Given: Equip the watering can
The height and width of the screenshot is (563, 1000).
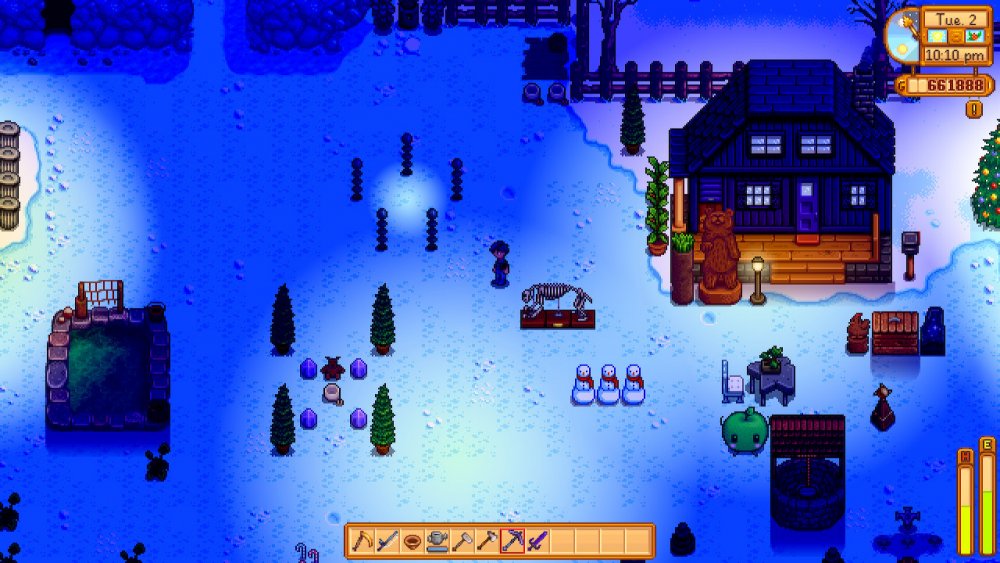Looking at the screenshot, I should tap(437, 541).
